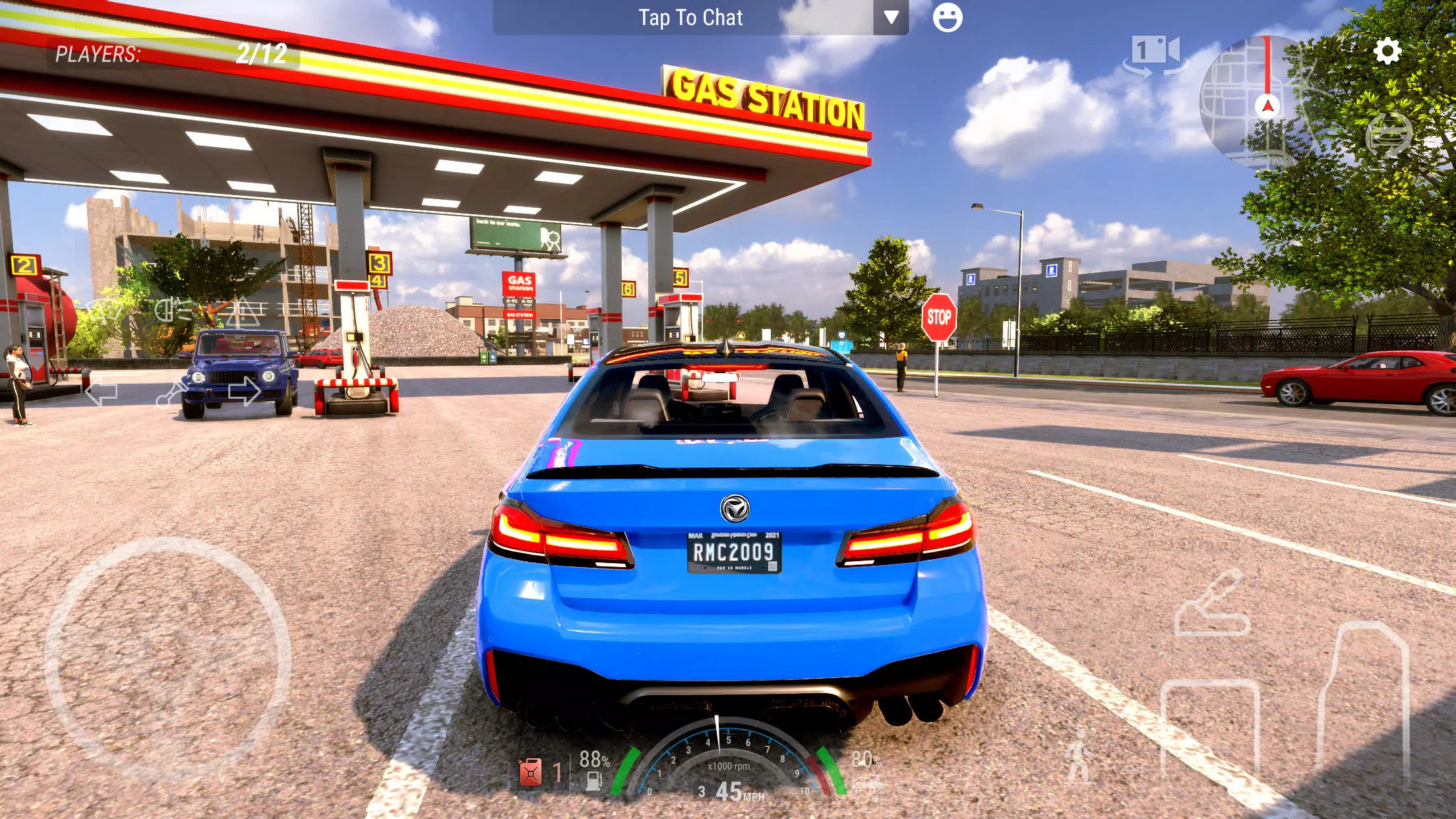Open the settings gear menu
This screenshot has width=1456, height=819.
(x=1387, y=51)
